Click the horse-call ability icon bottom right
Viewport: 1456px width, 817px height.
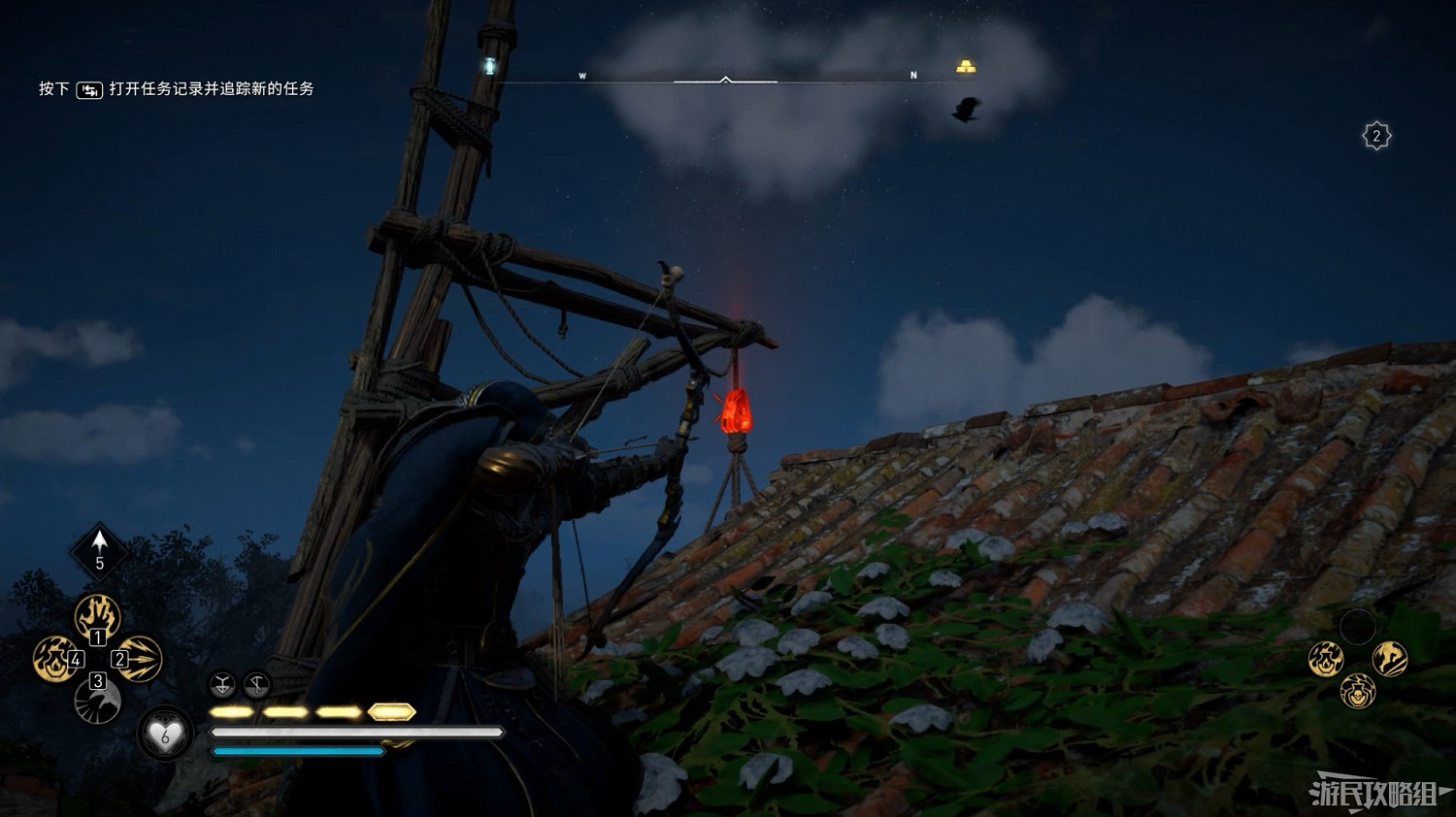tap(1390, 660)
